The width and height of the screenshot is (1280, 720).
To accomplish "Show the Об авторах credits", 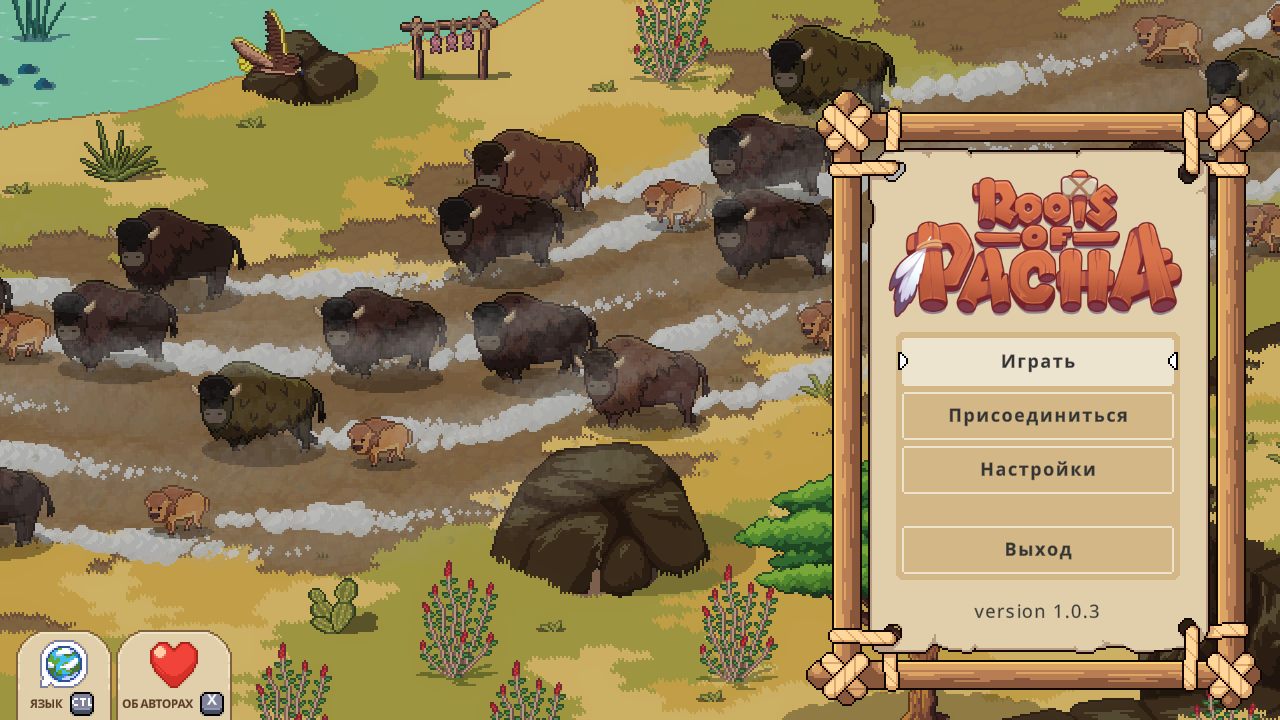I will tap(174, 677).
